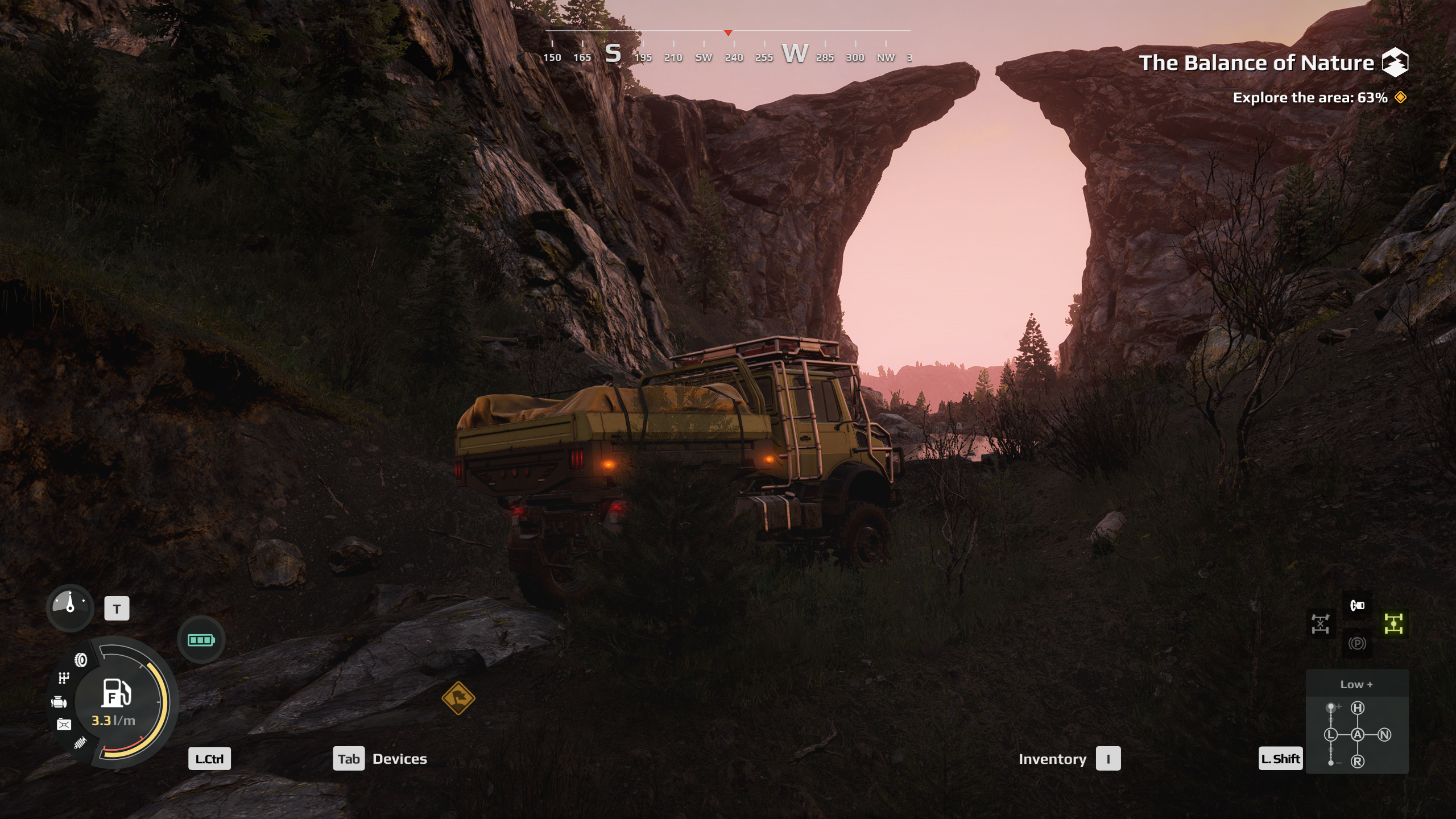Select the battery charge indicator icon
Viewport: 1456px width, 819px height.
point(201,640)
